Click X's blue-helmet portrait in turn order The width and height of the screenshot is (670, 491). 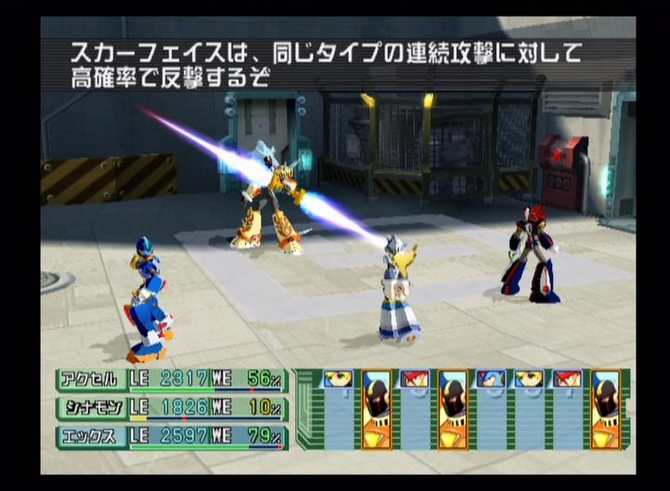(x=491, y=381)
